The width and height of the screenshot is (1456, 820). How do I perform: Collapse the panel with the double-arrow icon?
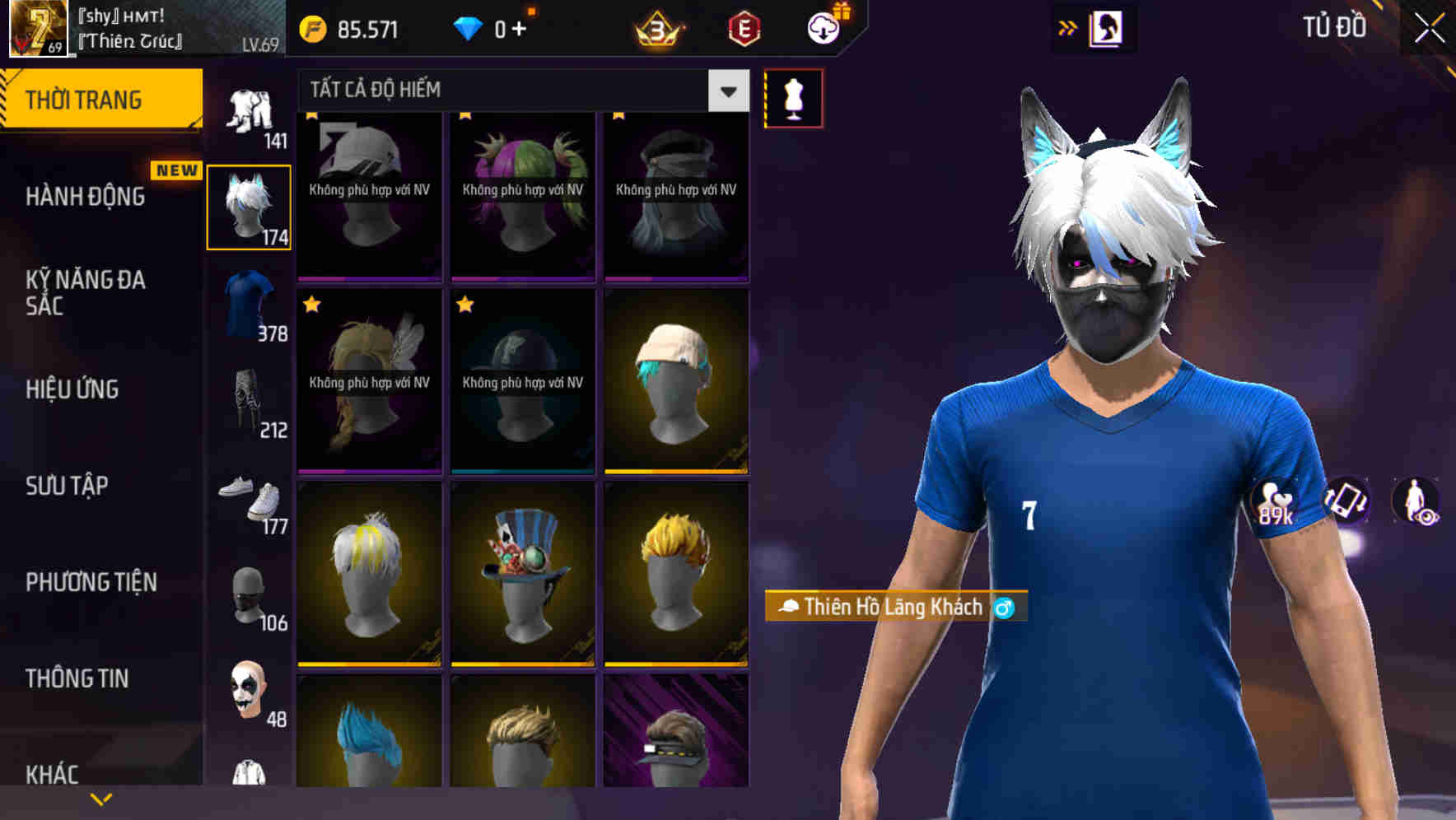click(1068, 26)
